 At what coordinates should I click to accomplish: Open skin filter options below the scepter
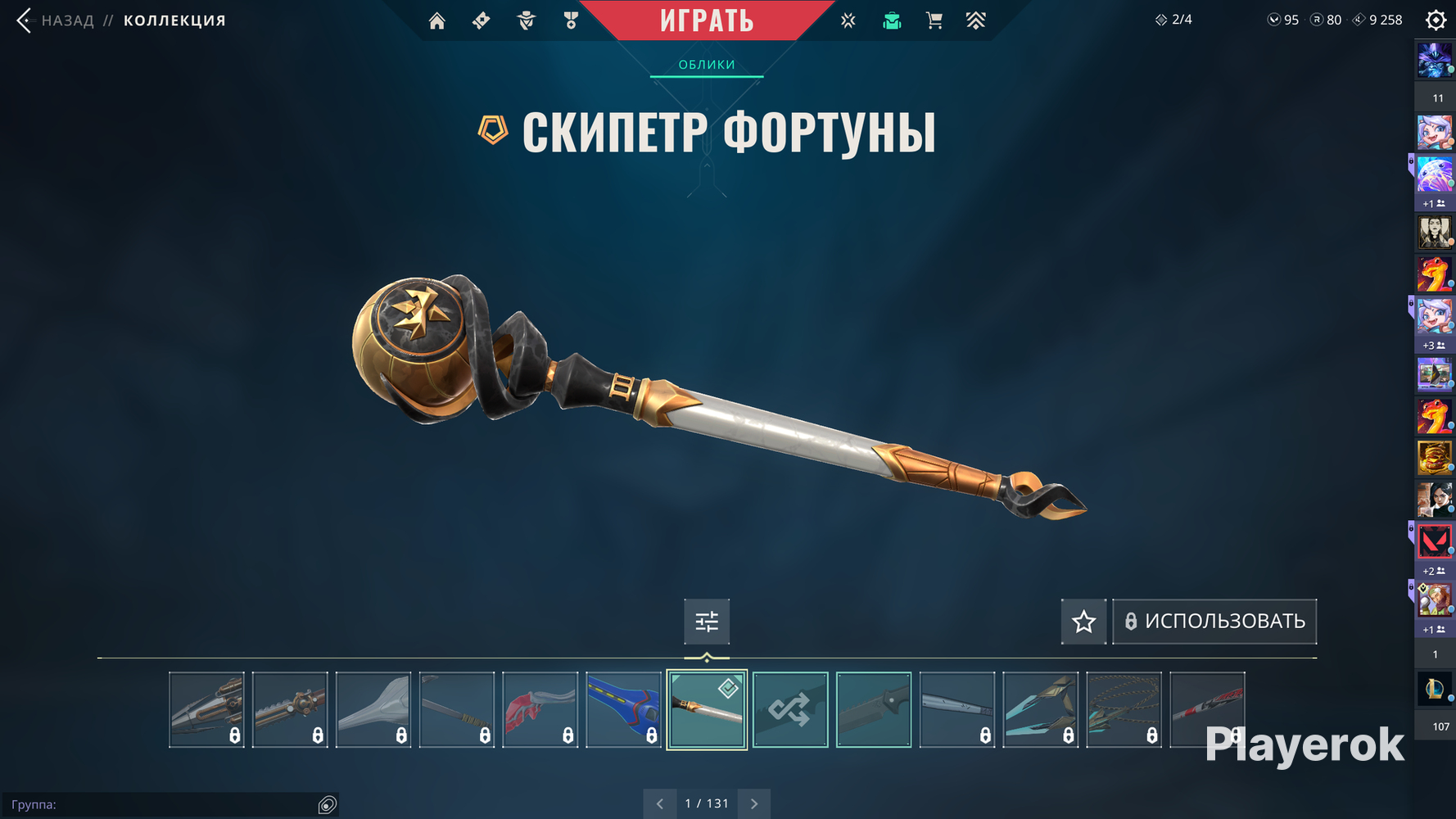(706, 622)
